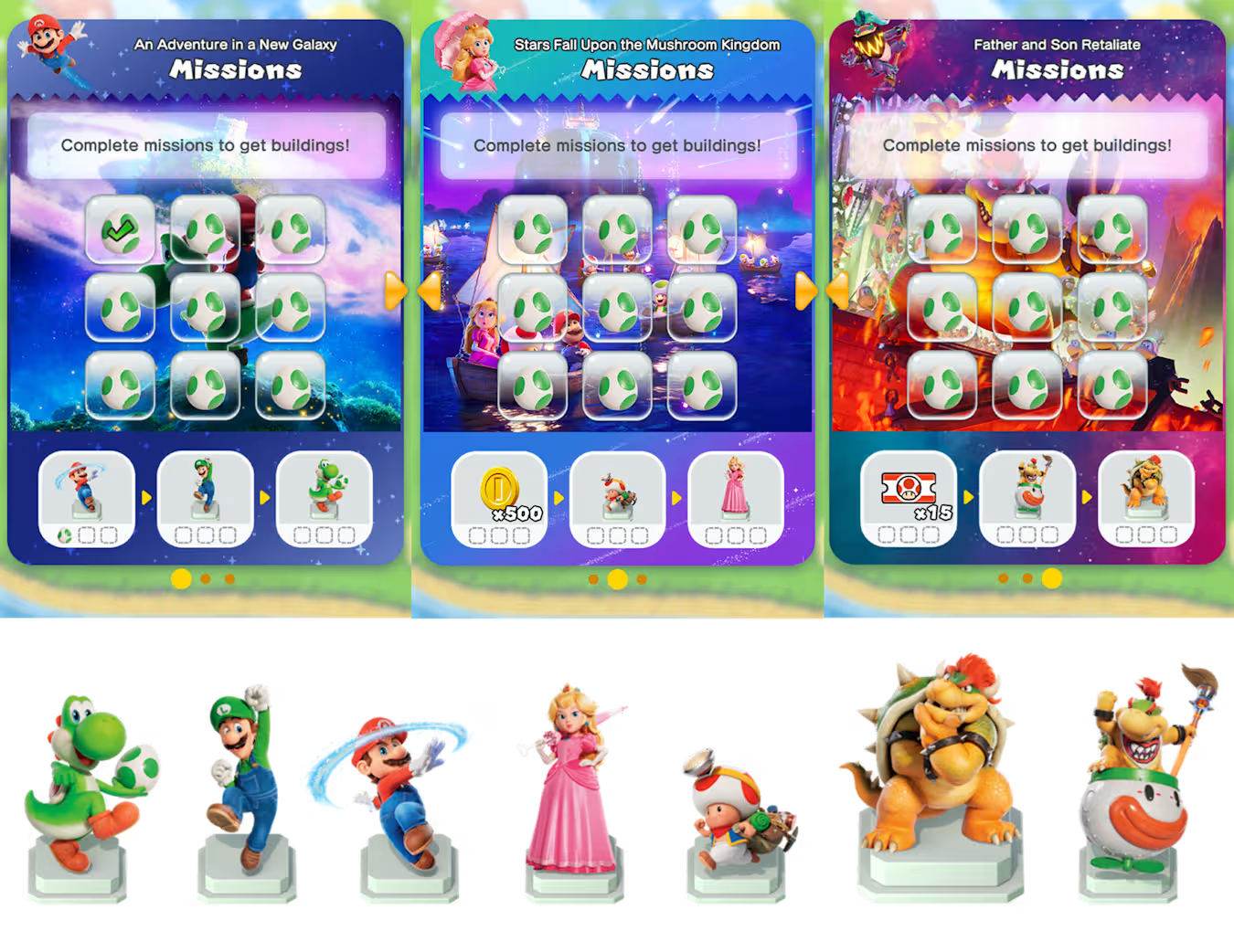
Task: Tap the center egg mission in Mushroom Kingdom panel
Action: pos(617,309)
